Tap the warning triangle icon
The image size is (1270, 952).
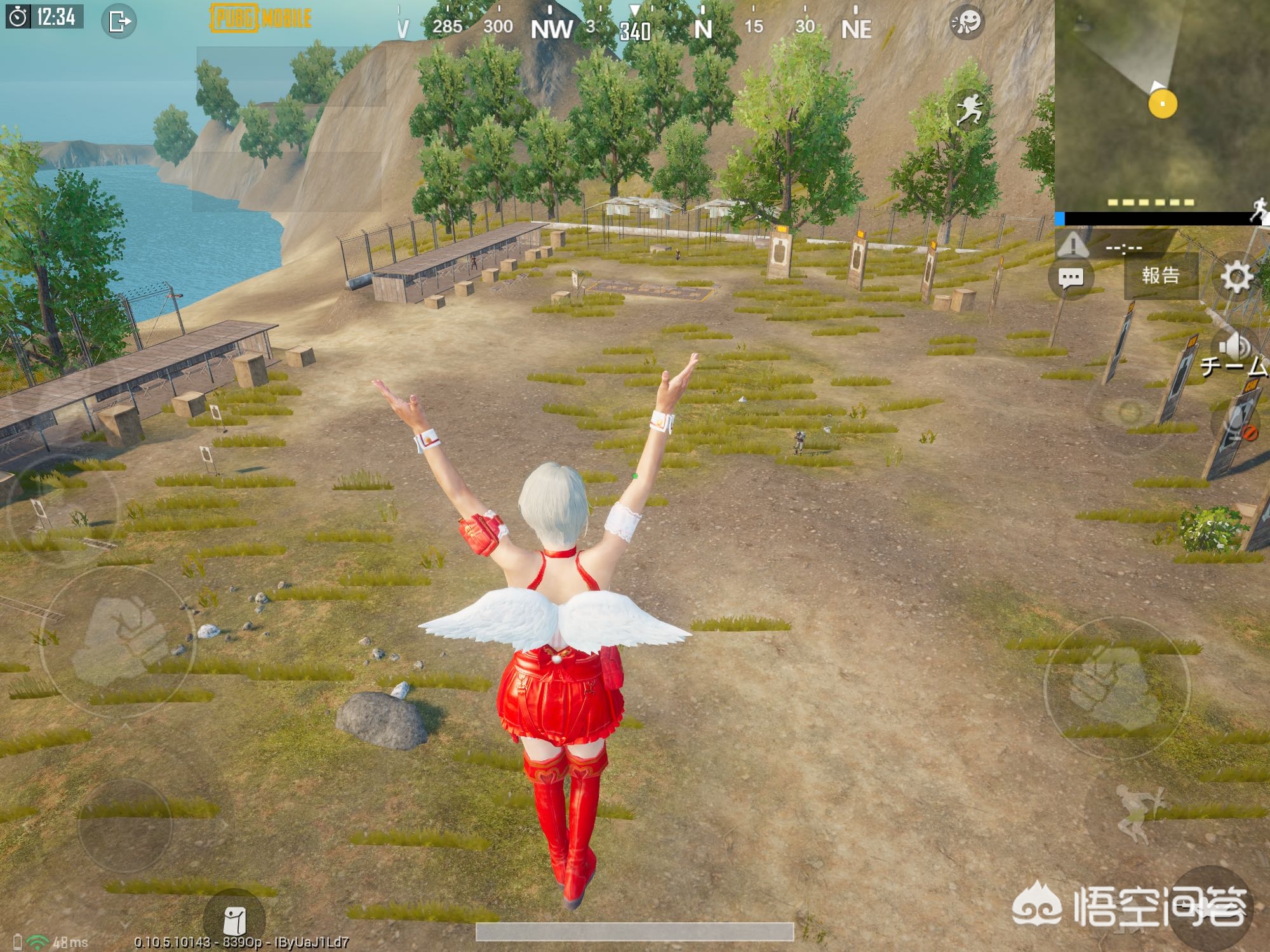pos(1073,245)
